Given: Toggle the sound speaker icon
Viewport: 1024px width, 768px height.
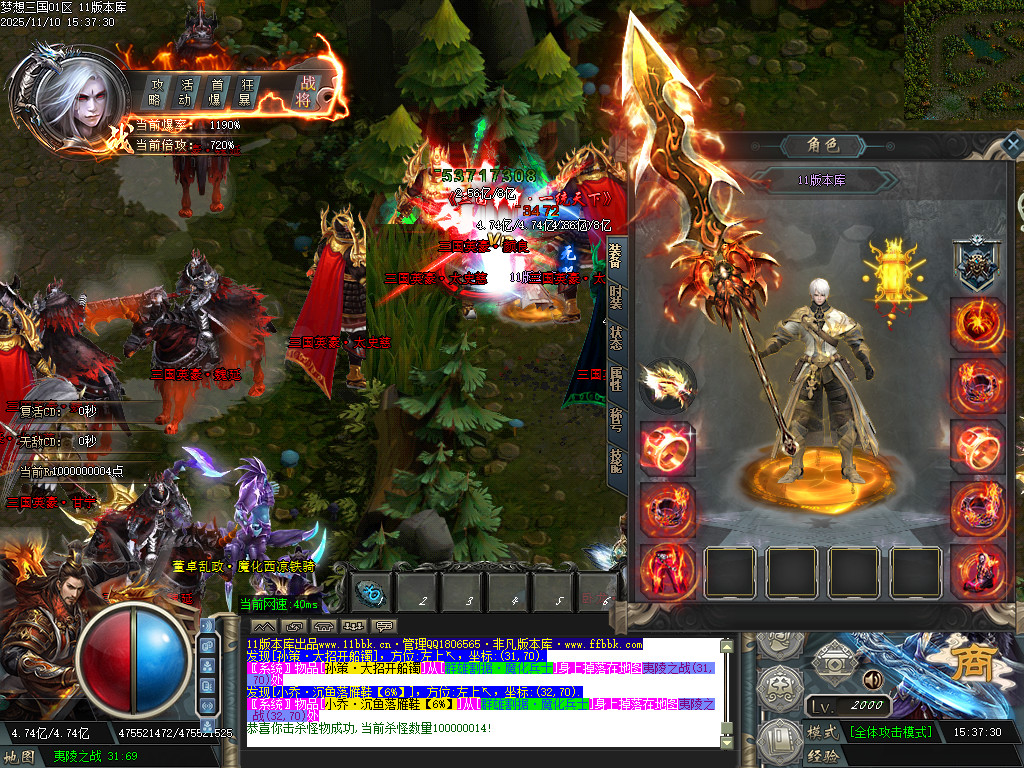Looking at the screenshot, I should [x=873, y=680].
